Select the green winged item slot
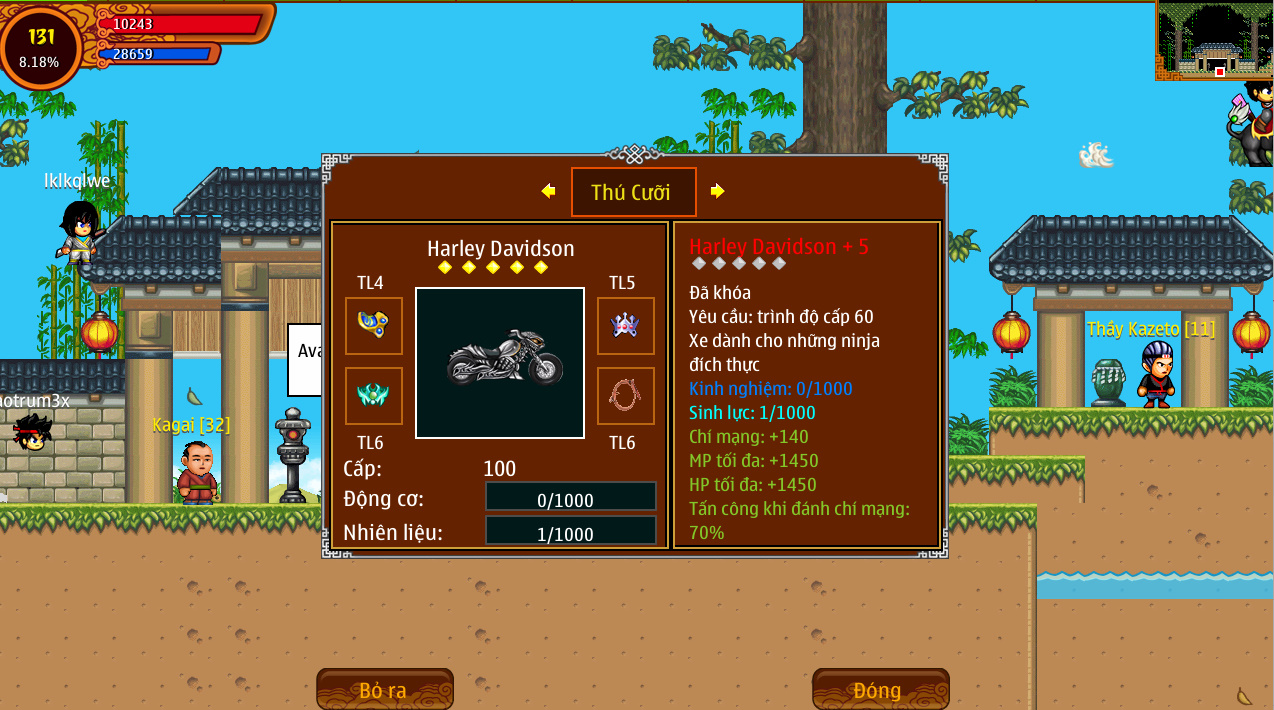The image size is (1274, 710). pos(374,395)
